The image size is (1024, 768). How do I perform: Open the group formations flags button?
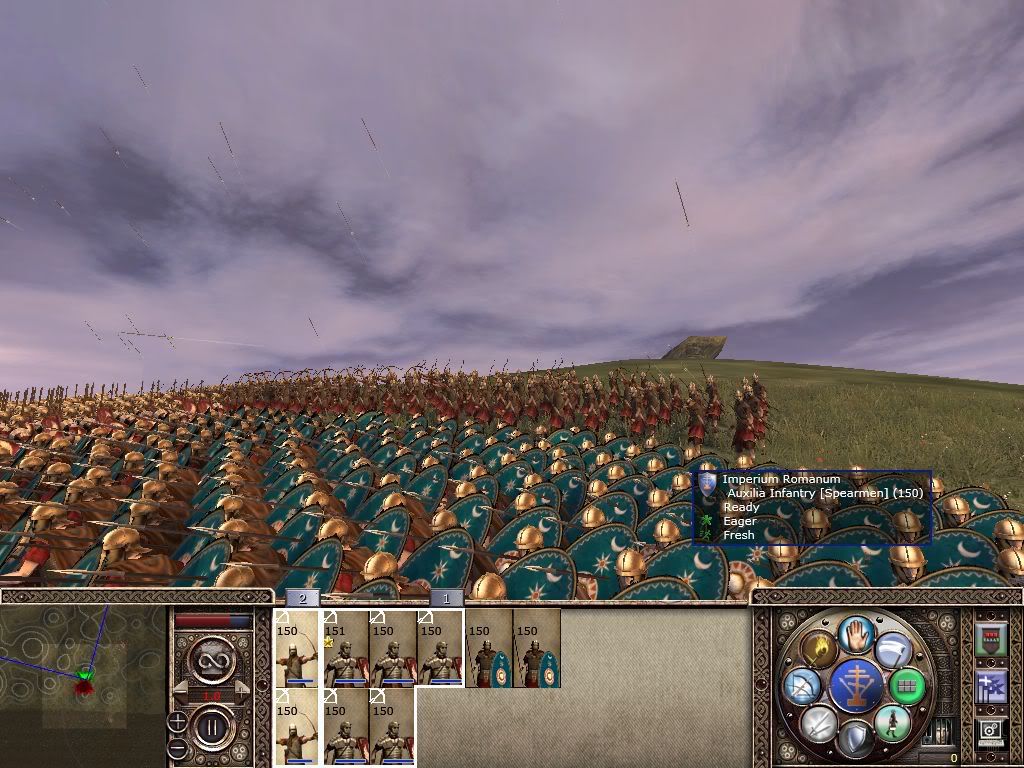coord(990,686)
